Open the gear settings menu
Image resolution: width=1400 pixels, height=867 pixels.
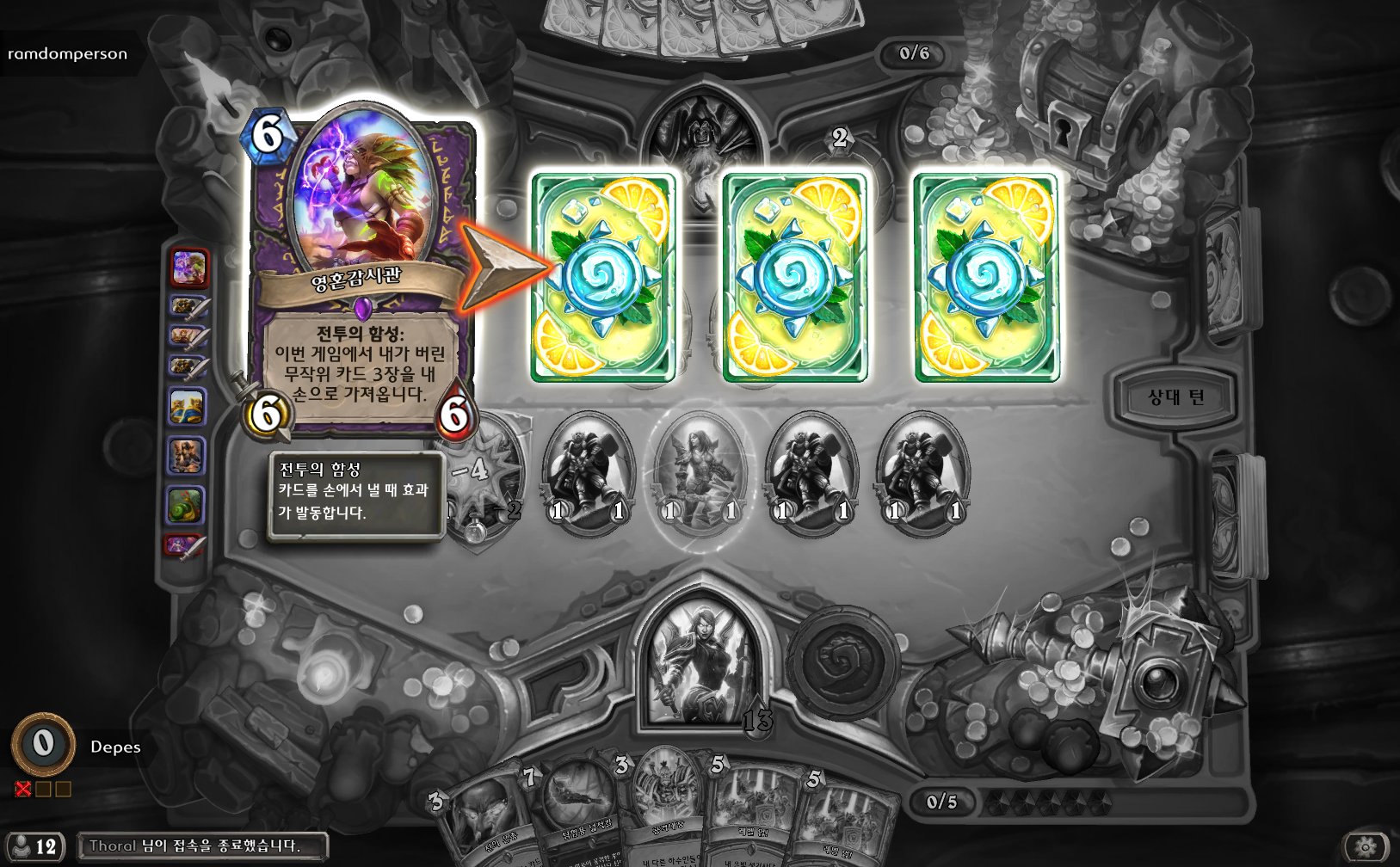click(x=1366, y=847)
